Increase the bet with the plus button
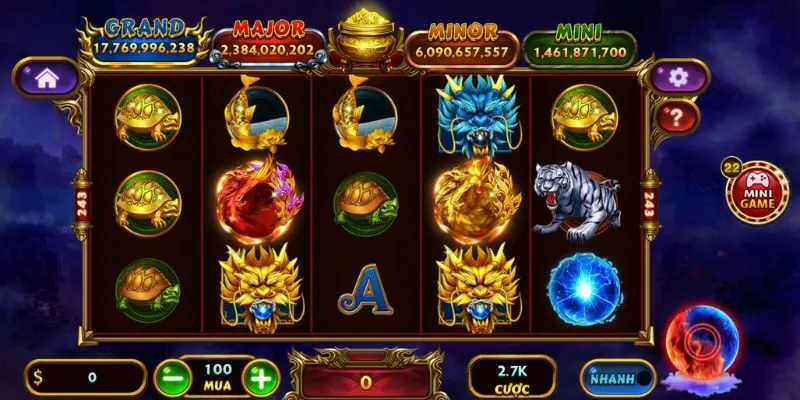Screen dimensions: 800x400 (260, 378)
